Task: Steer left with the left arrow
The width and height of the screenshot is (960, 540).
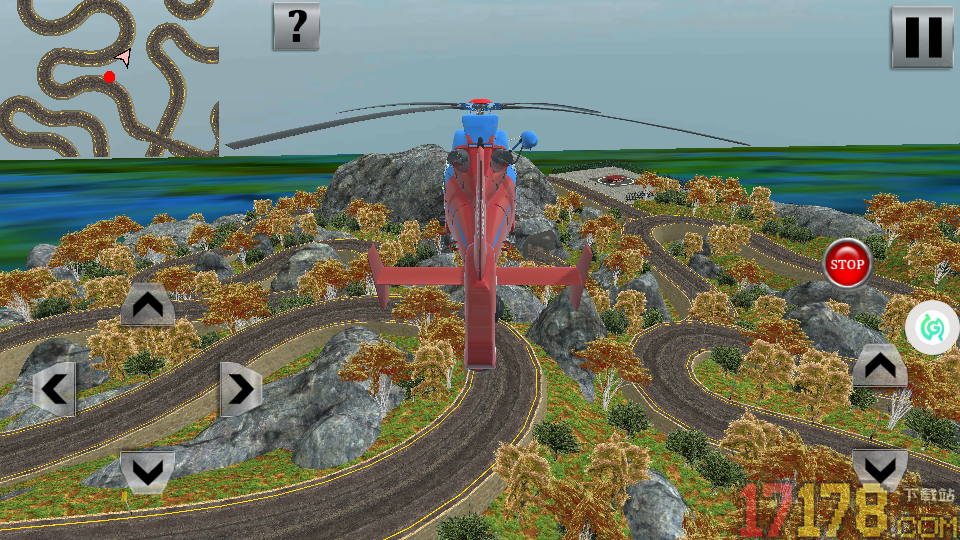Action: [54, 389]
